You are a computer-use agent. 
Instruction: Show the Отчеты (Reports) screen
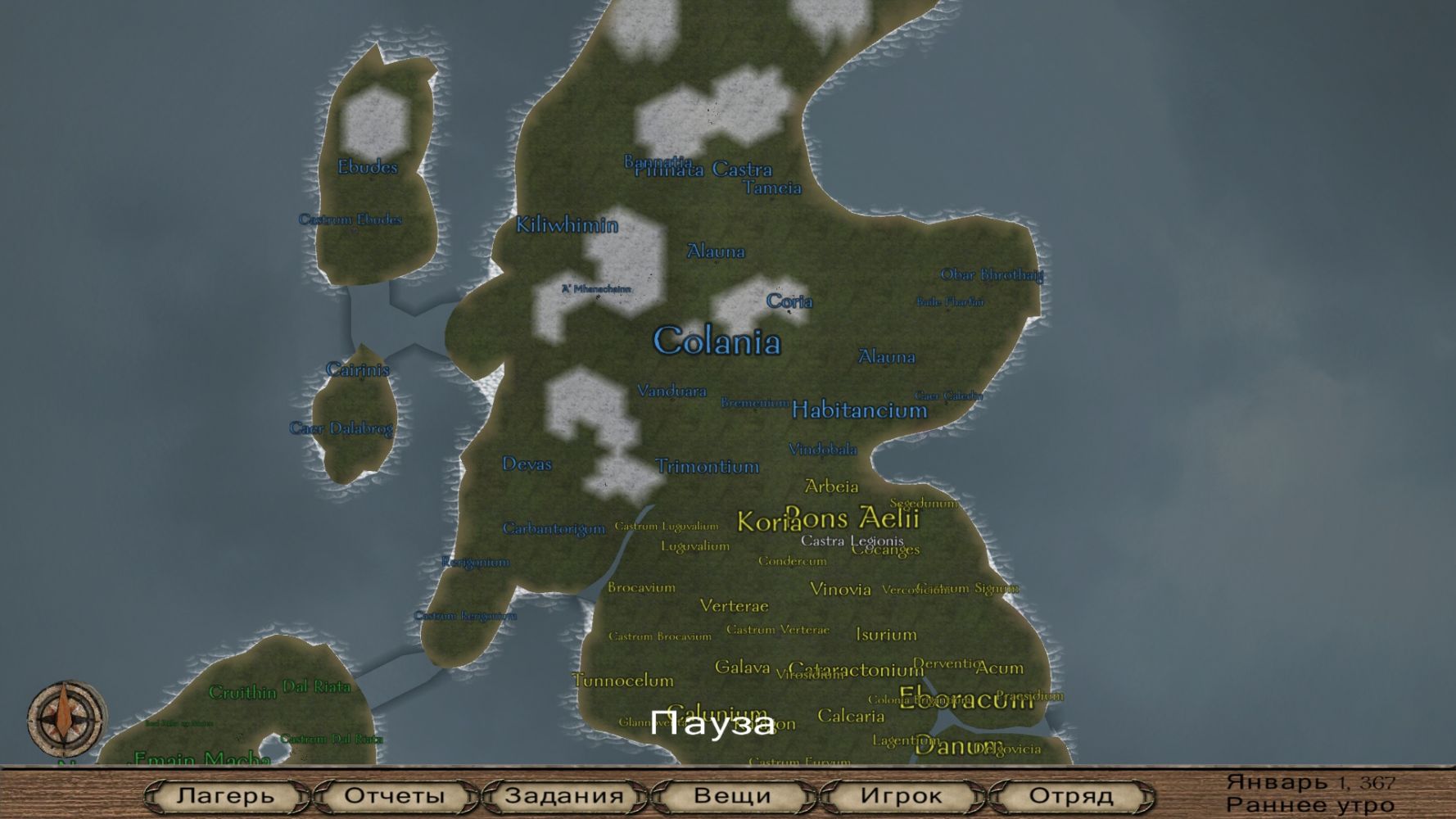pyautogui.click(x=395, y=795)
